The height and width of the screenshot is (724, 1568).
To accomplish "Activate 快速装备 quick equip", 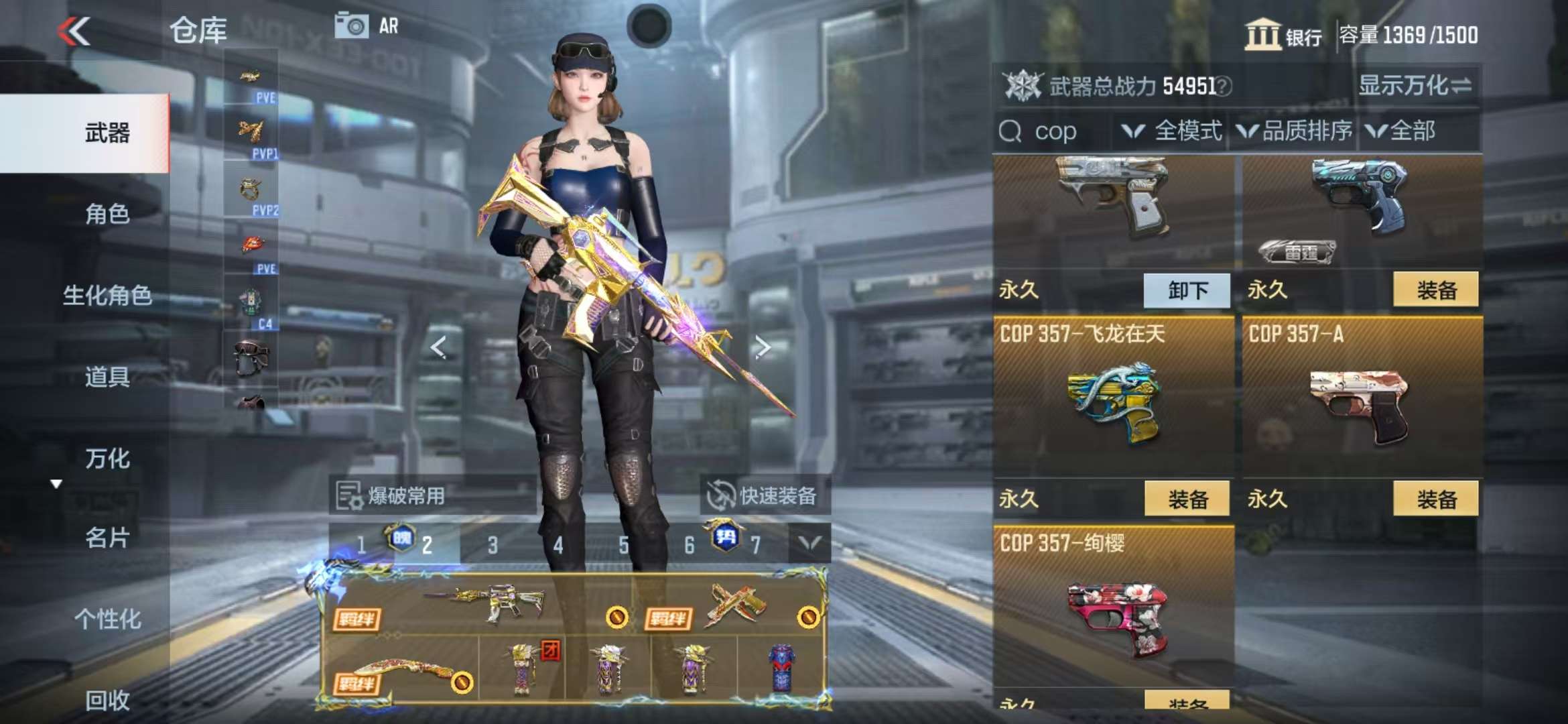I will pos(765,496).
